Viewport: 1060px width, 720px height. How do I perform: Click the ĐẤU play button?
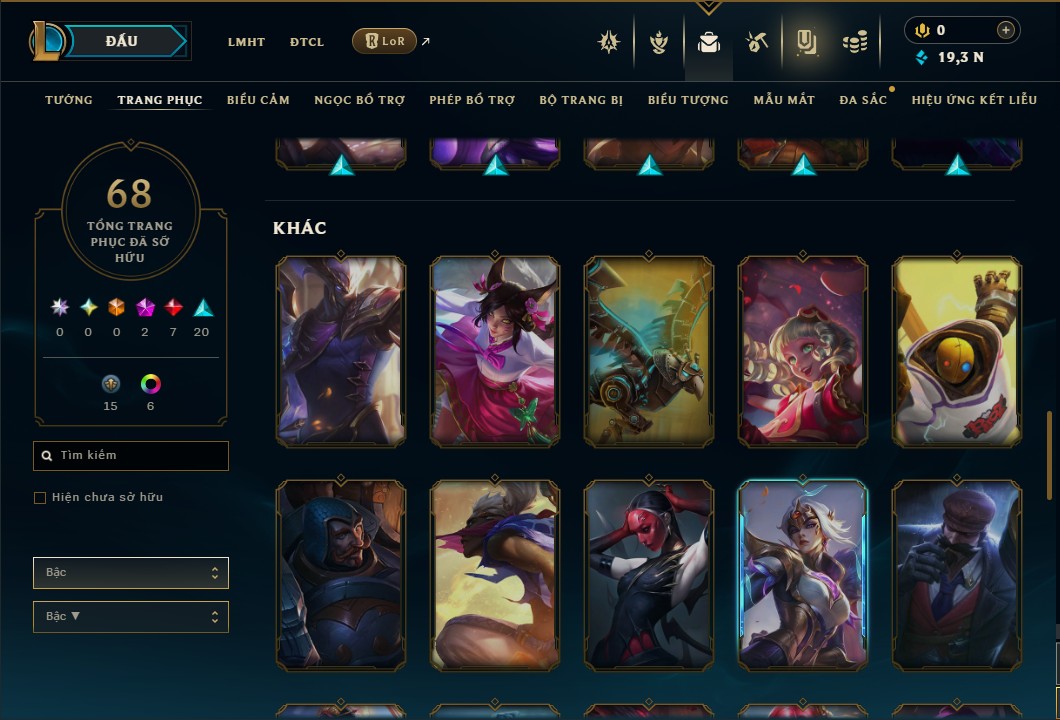click(122, 41)
